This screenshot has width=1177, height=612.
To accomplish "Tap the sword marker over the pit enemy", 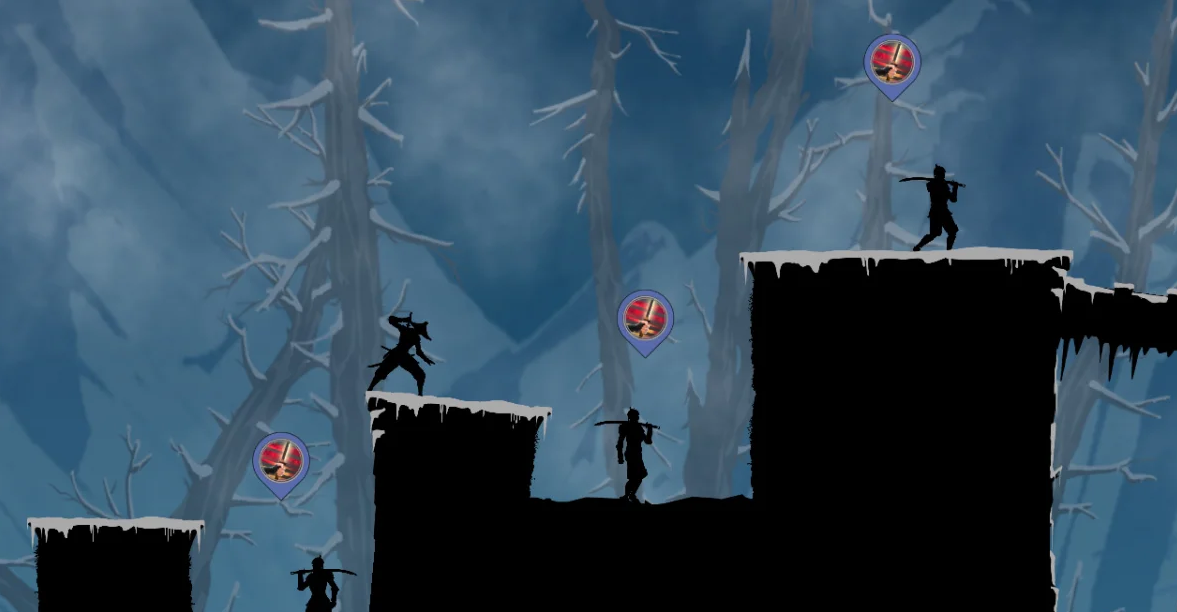I will pyautogui.click(x=645, y=319).
